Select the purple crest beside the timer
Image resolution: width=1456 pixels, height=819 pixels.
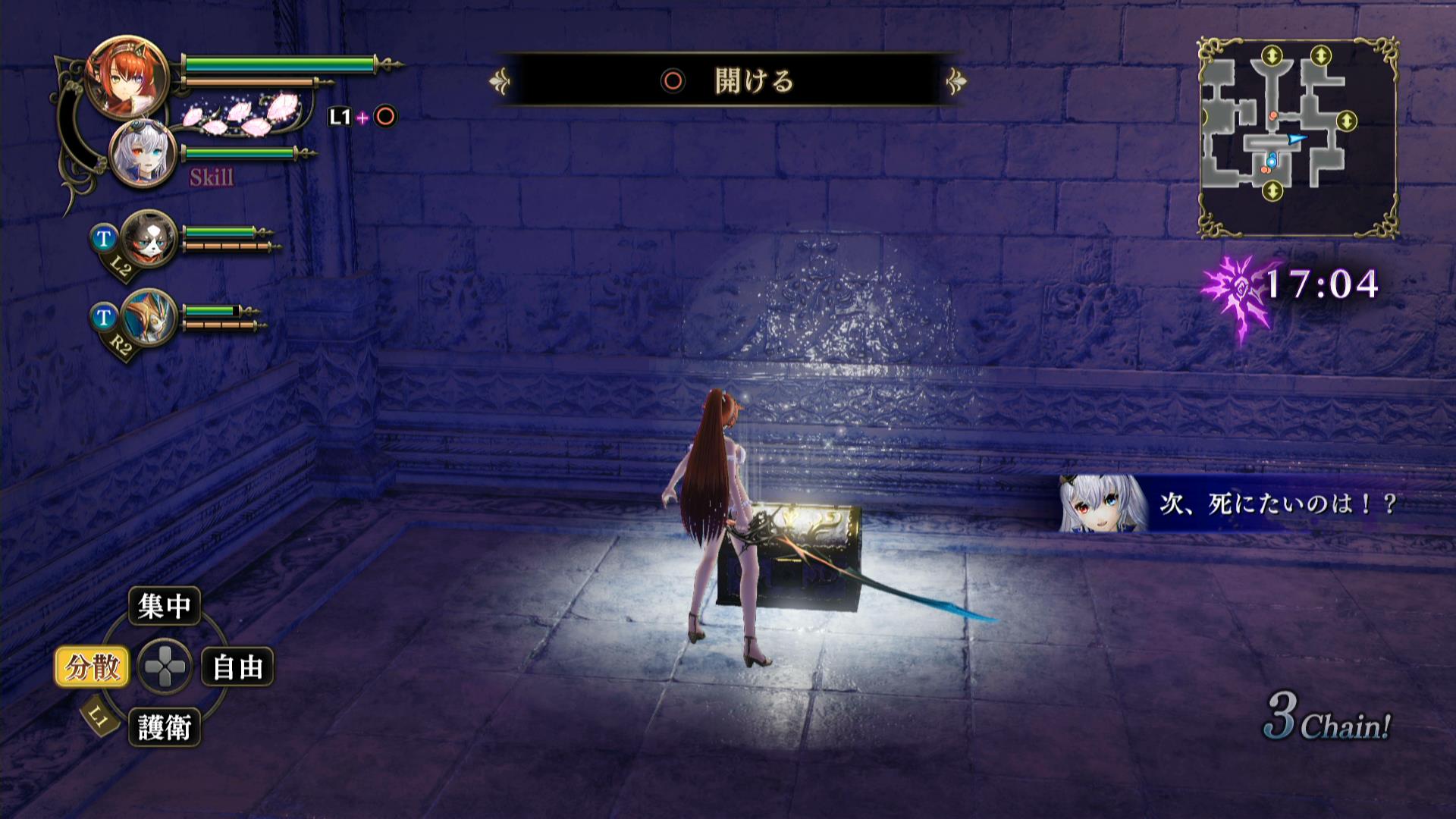coord(1235,292)
